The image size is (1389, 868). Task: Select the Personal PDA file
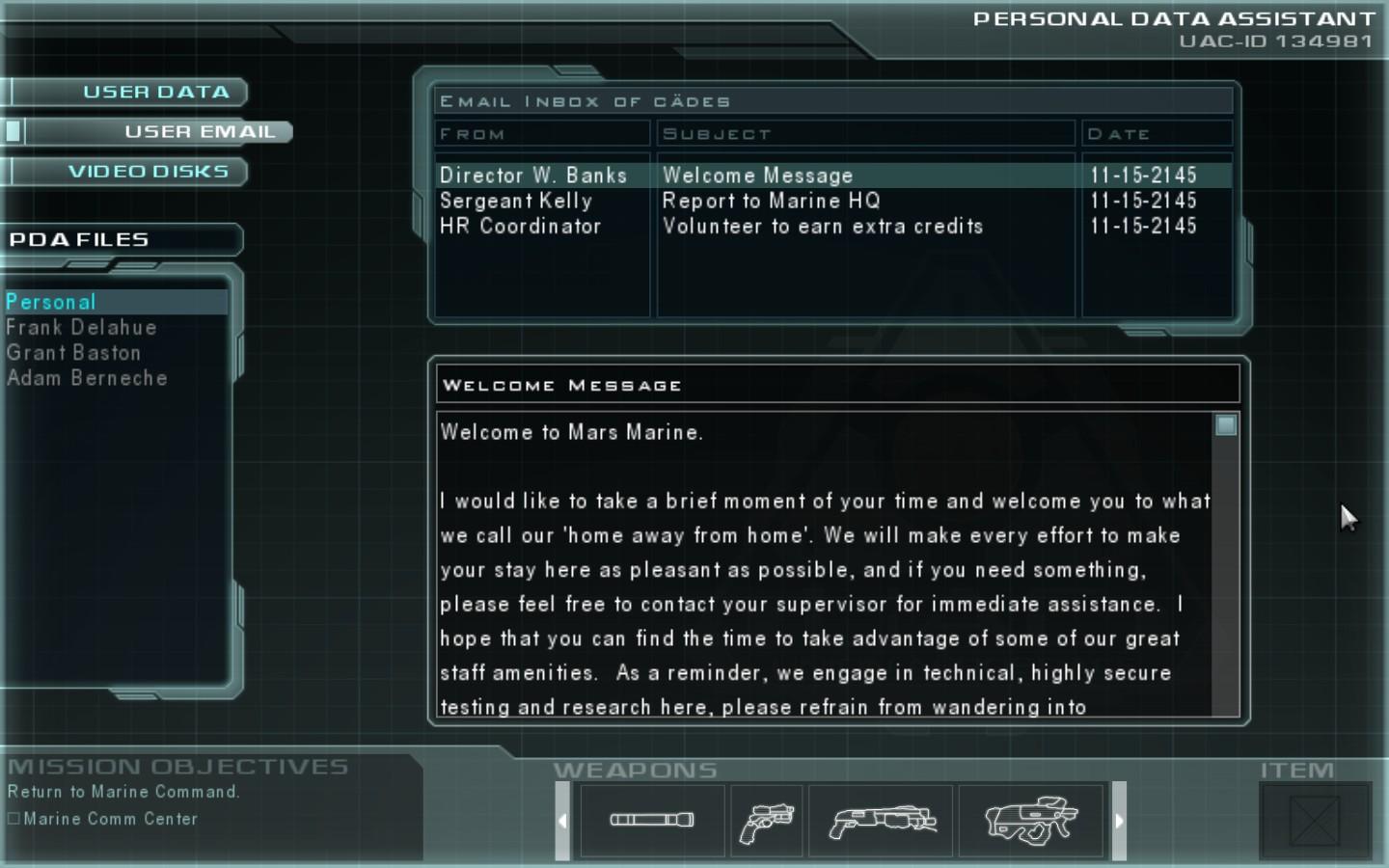51,302
